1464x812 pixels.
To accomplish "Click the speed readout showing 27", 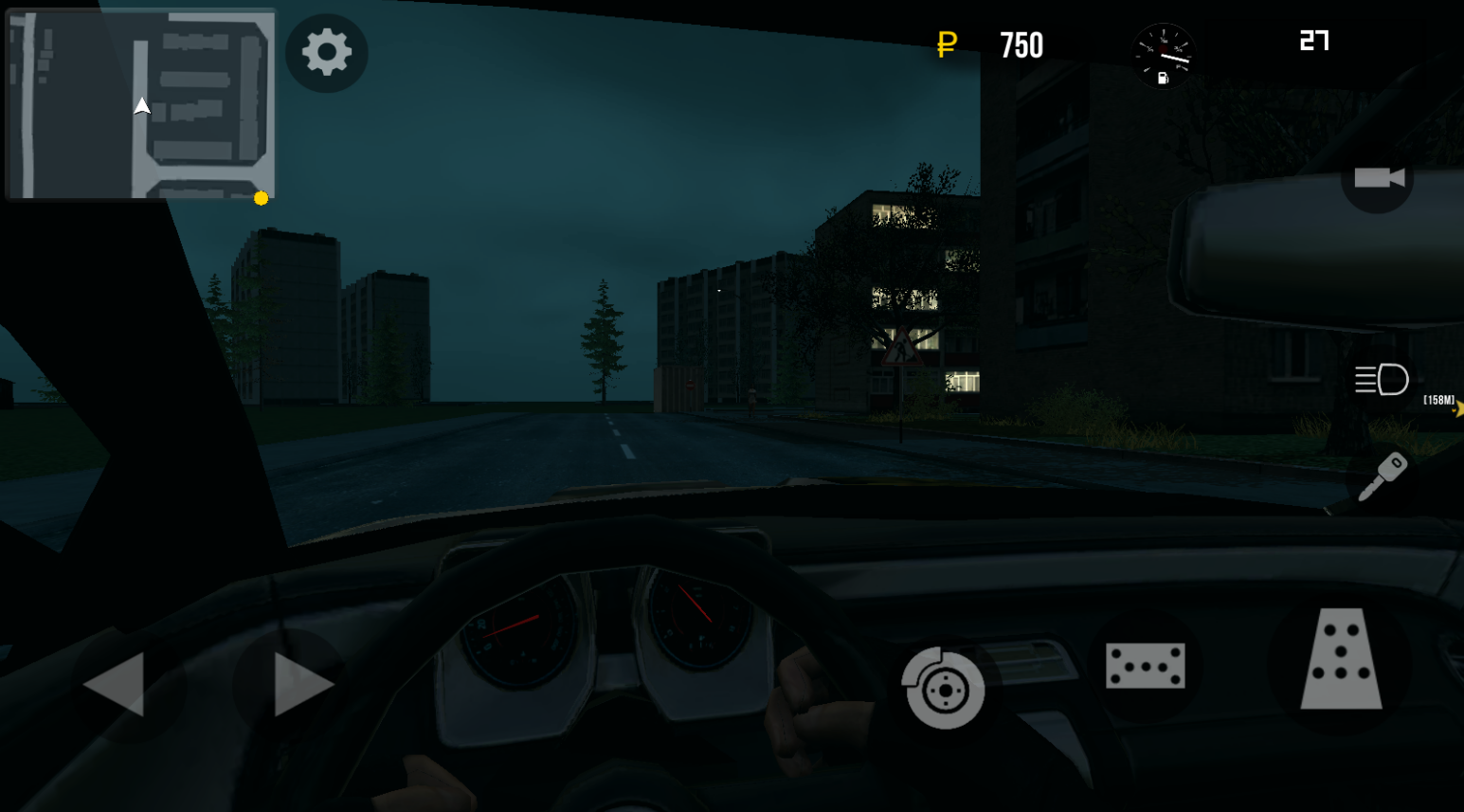I will coord(1313,42).
